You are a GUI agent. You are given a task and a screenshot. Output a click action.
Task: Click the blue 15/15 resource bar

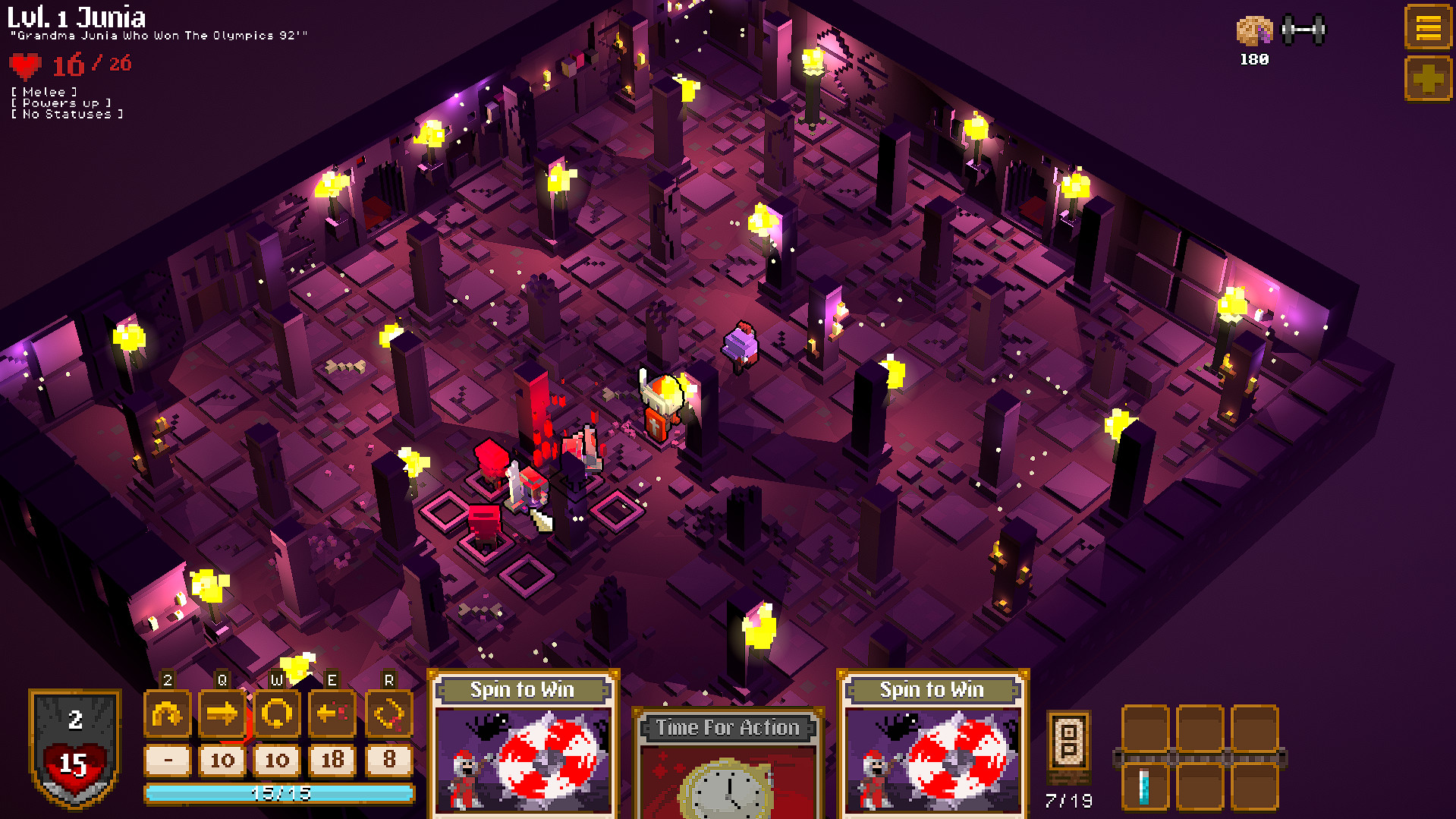pyautogui.click(x=279, y=792)
